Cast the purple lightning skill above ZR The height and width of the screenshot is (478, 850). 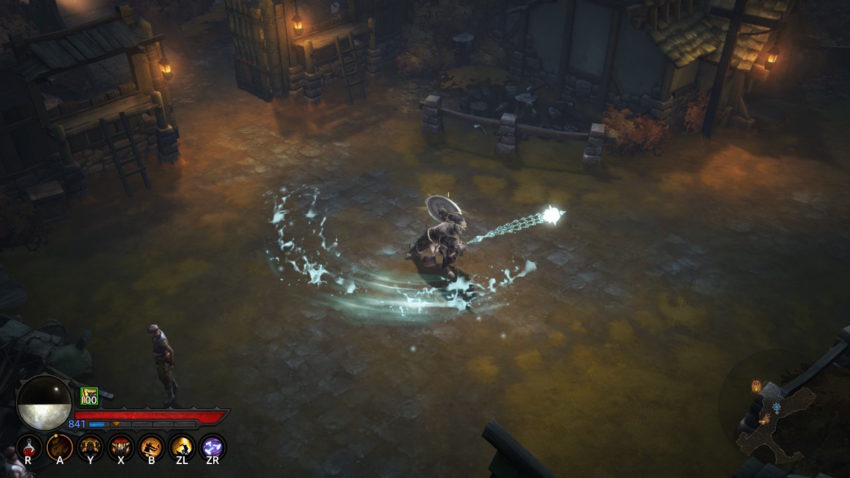tap(212, 446)
